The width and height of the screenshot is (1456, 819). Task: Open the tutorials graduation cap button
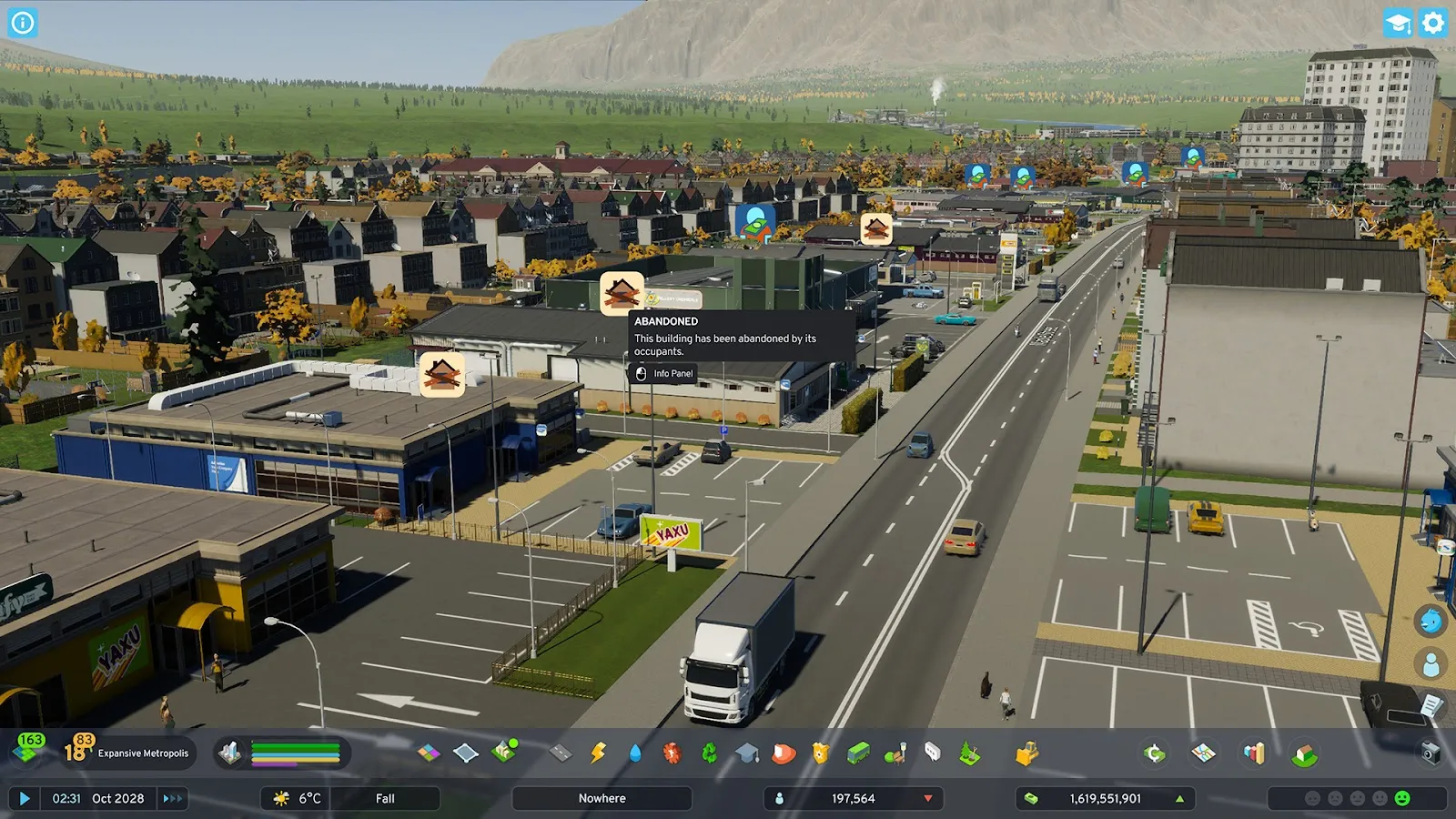(x=1397, y=23)
